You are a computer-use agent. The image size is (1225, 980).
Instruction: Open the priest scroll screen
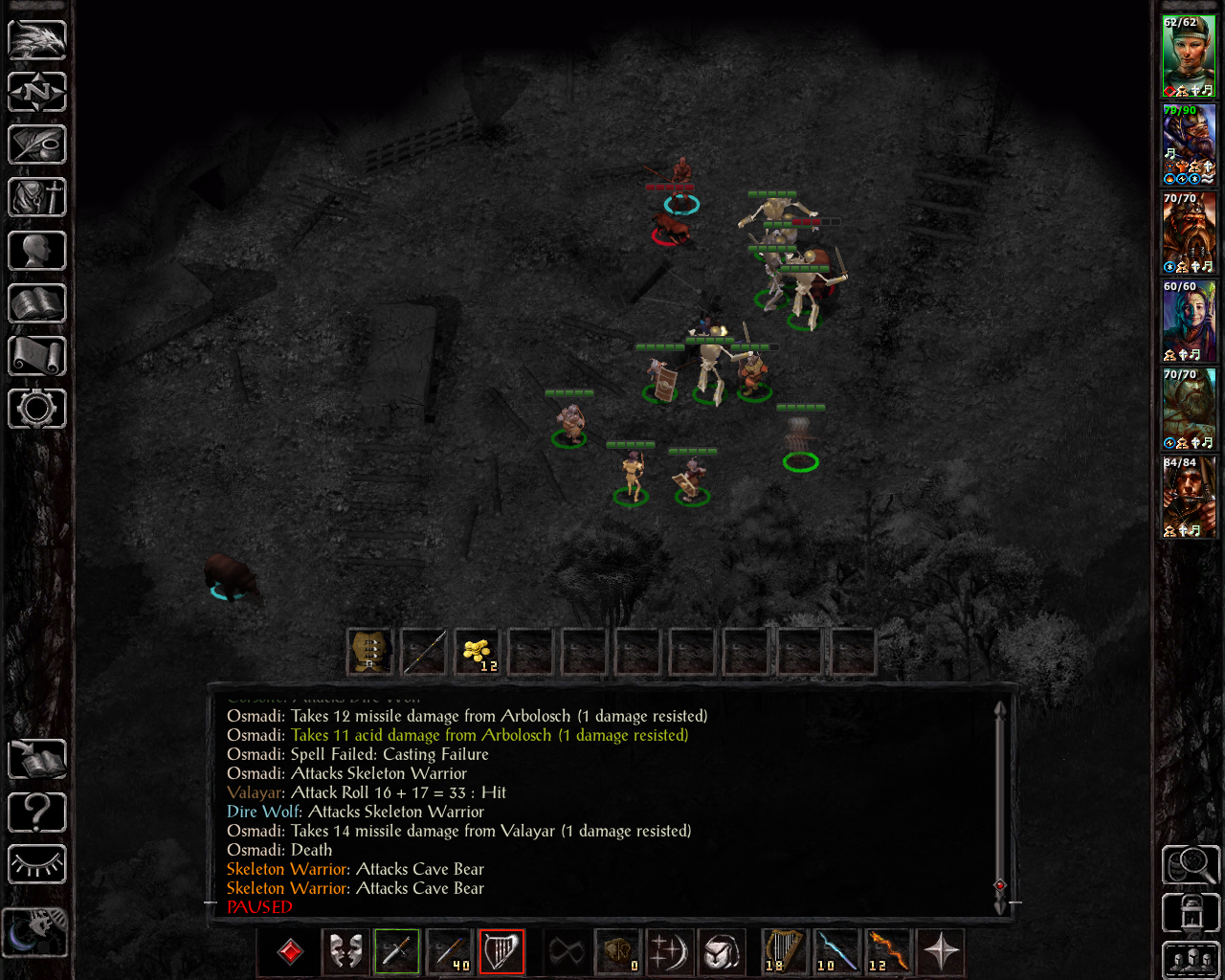(37, 356)
